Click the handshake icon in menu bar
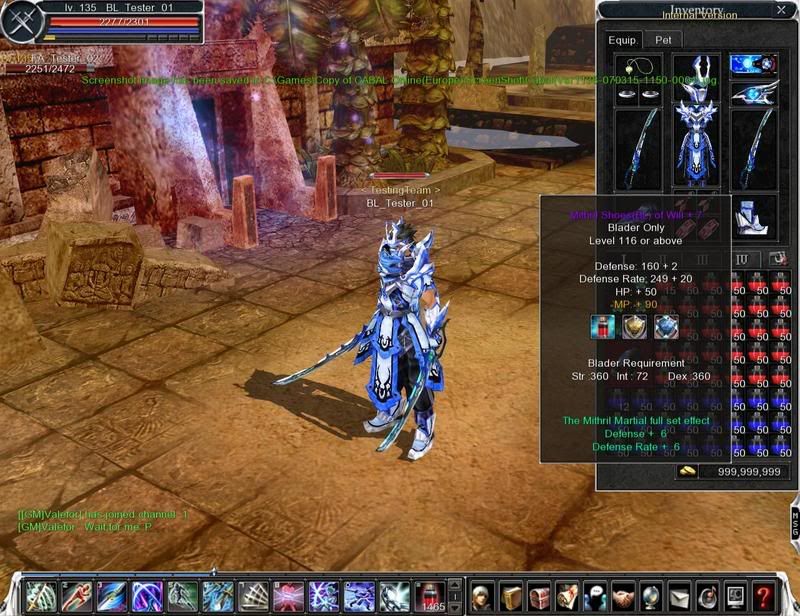The width and height of the screenshot is (800, 616). click(623, 596)
